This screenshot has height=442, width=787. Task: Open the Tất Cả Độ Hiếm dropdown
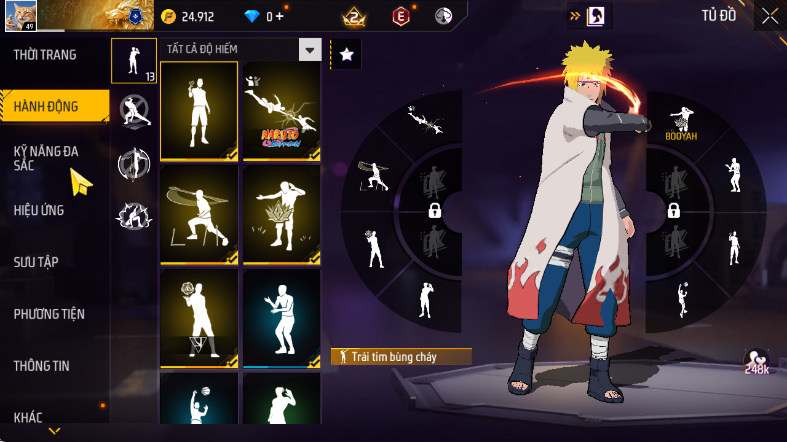[x=310, y=50]
